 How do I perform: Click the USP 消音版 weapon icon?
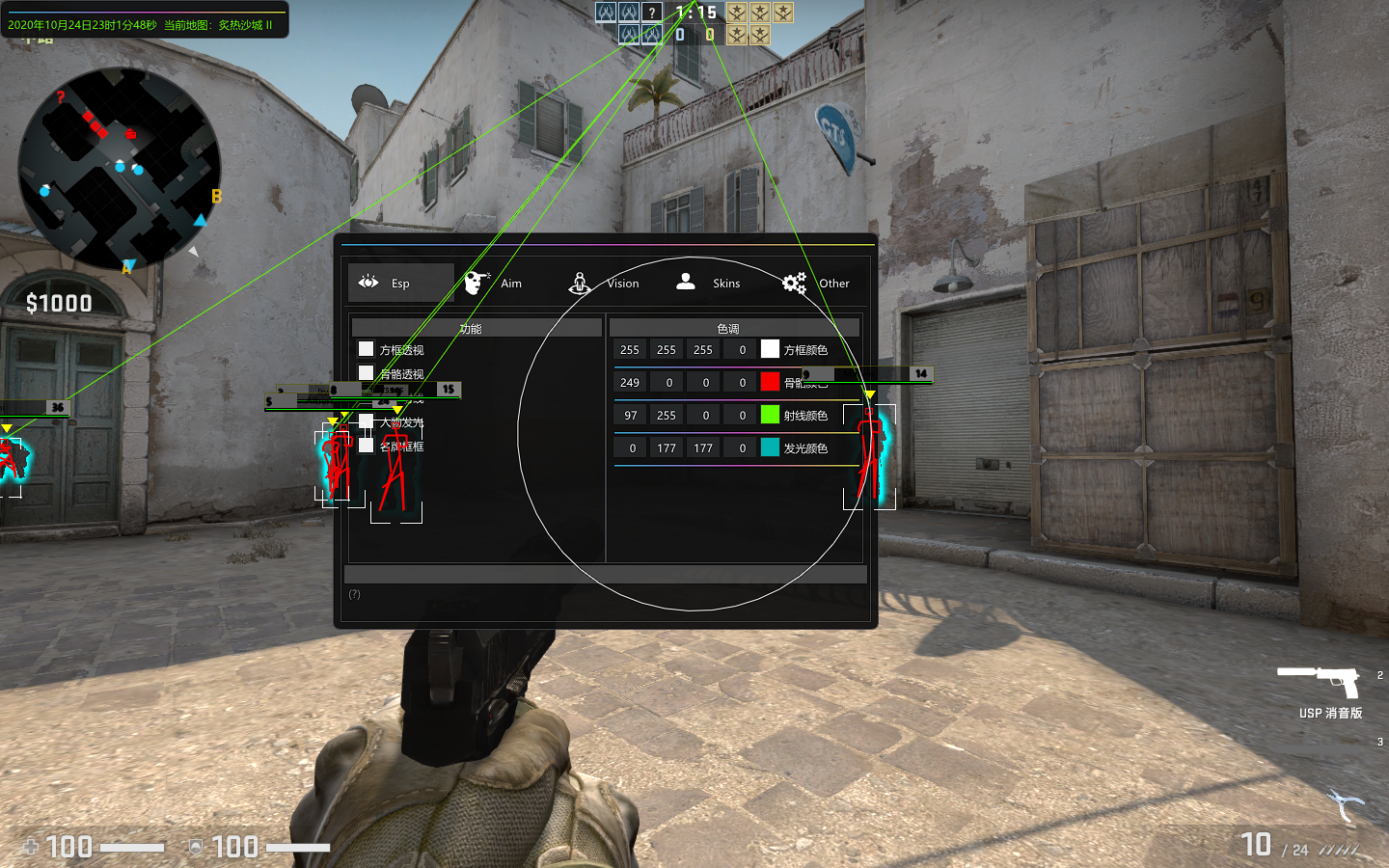pyautogui.click(x=1320, y=683)
